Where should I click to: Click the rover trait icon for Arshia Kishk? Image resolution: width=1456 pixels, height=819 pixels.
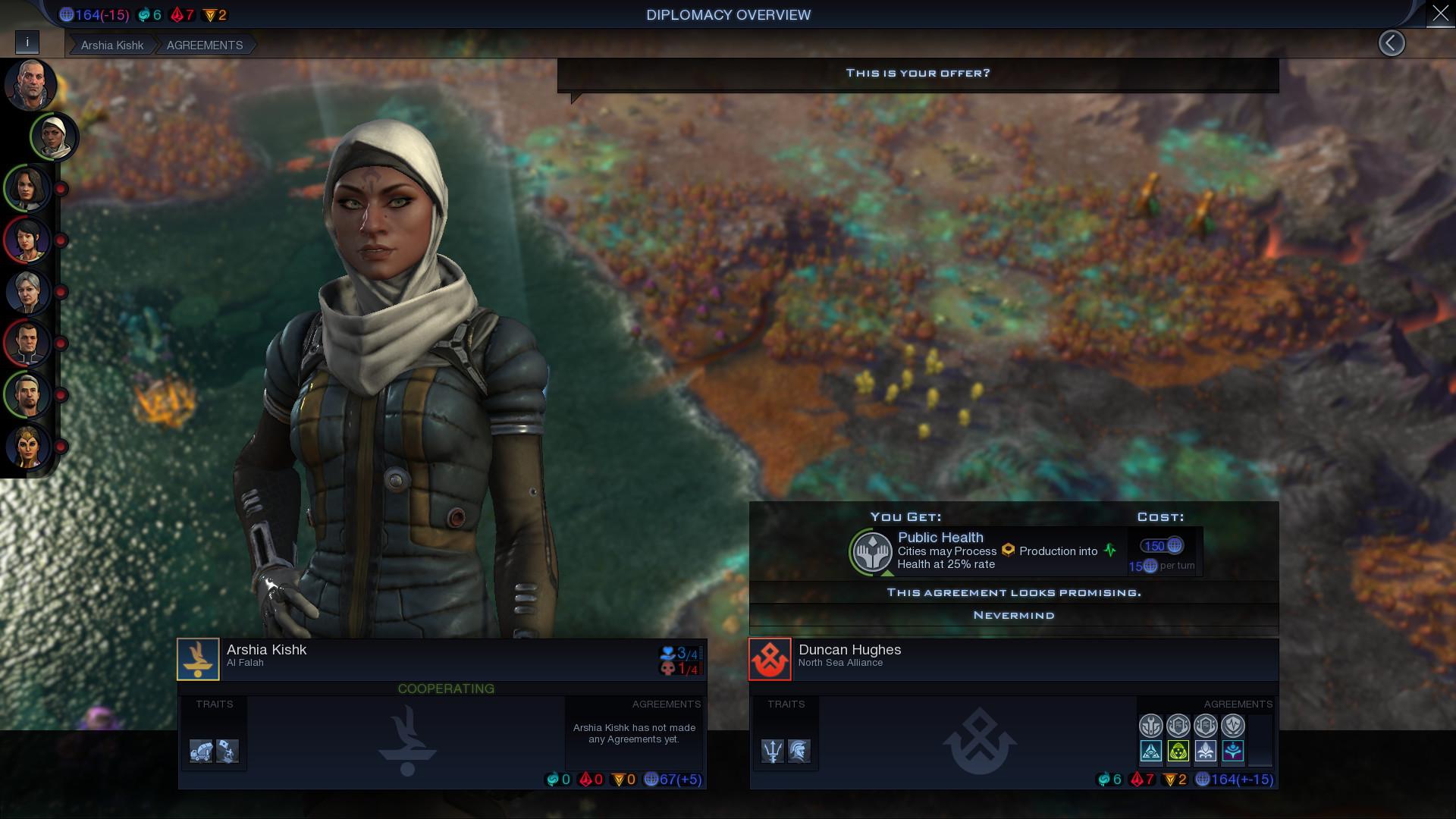coord(199,752)
